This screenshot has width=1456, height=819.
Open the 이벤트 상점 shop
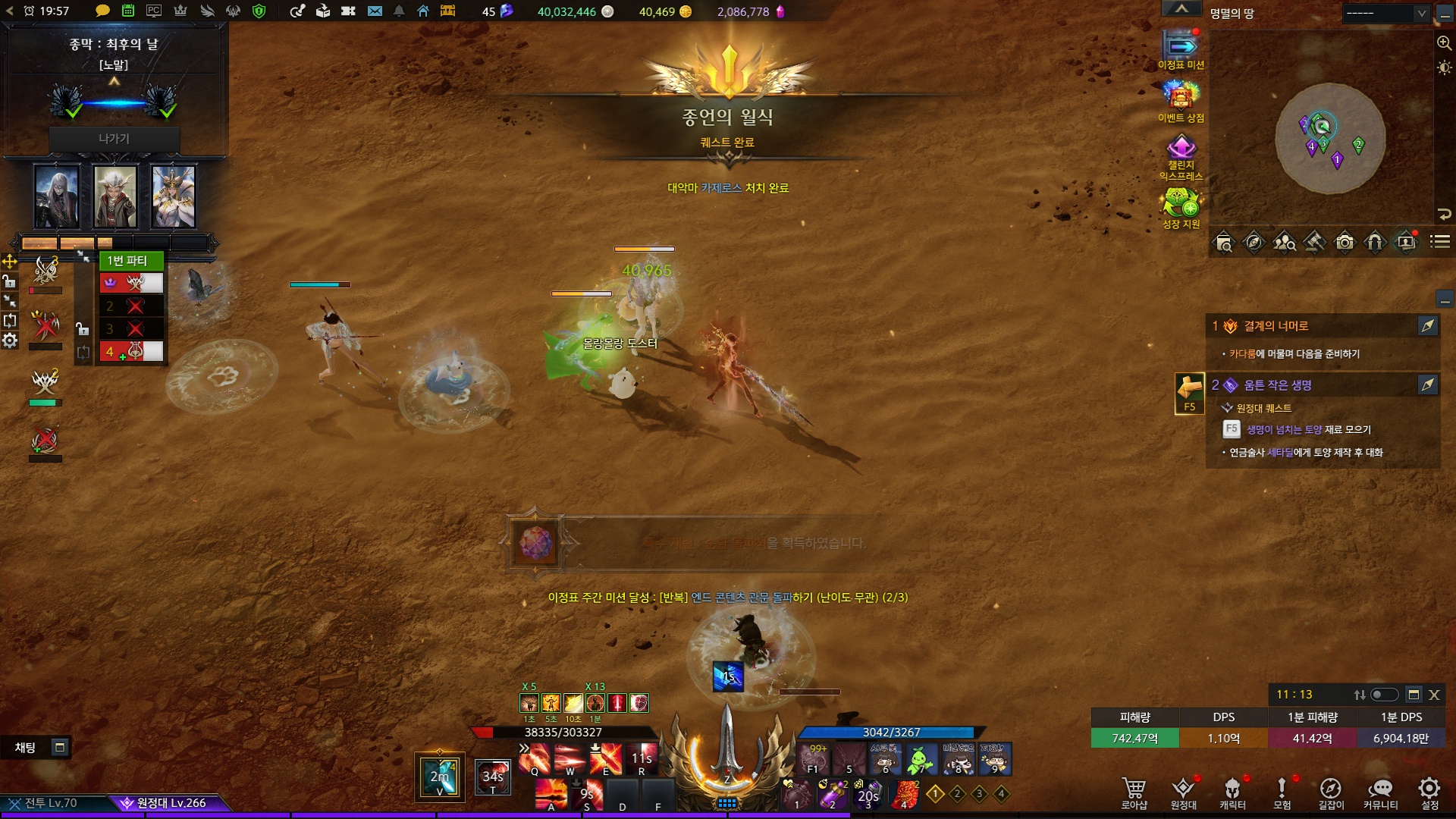point(1180,98)
